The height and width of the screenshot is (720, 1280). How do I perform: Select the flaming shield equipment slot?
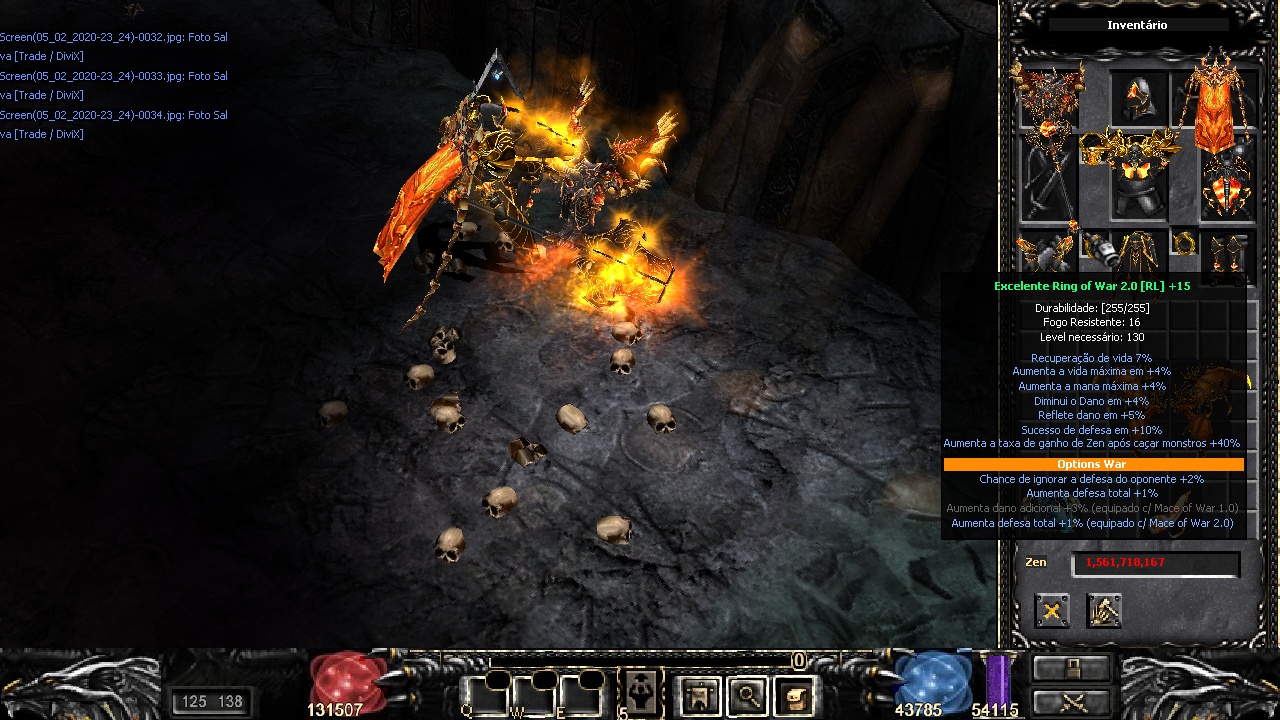pos(1226,185)
